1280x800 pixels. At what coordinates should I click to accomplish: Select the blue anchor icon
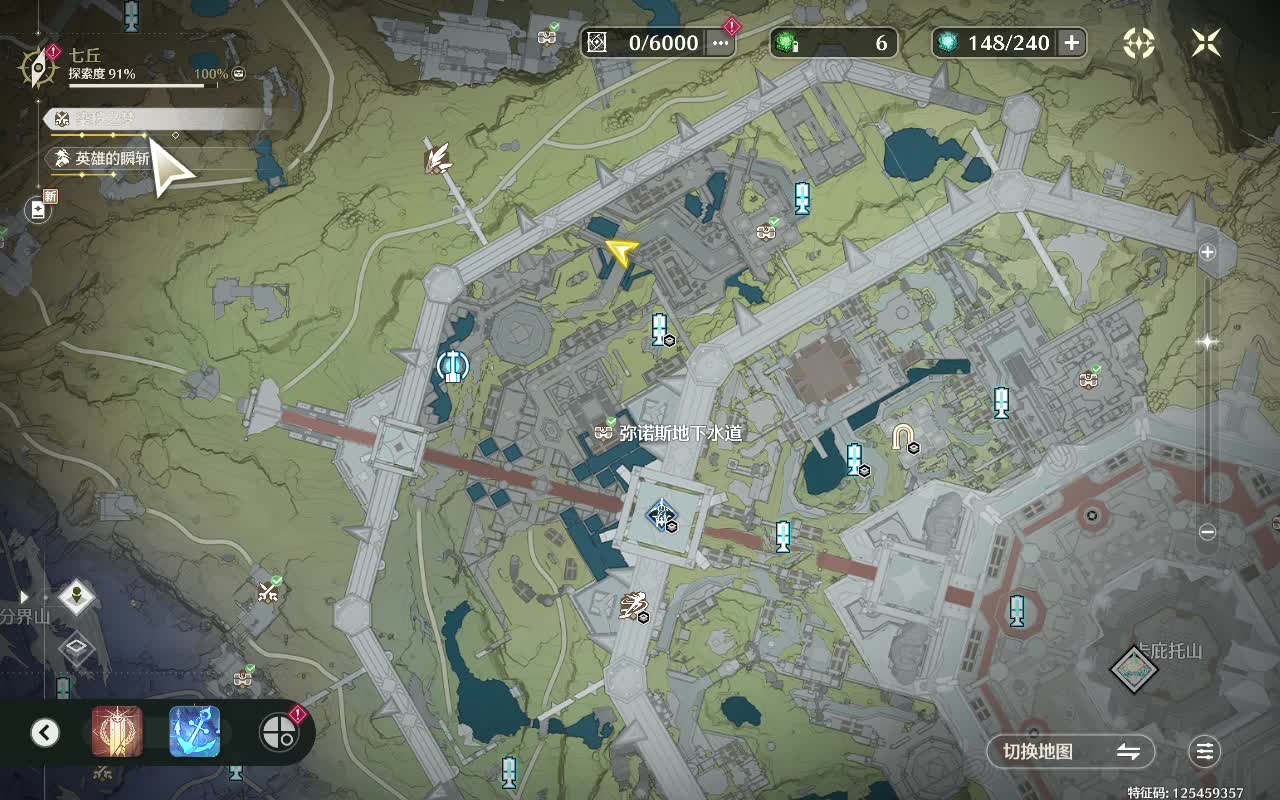point(195,732)
